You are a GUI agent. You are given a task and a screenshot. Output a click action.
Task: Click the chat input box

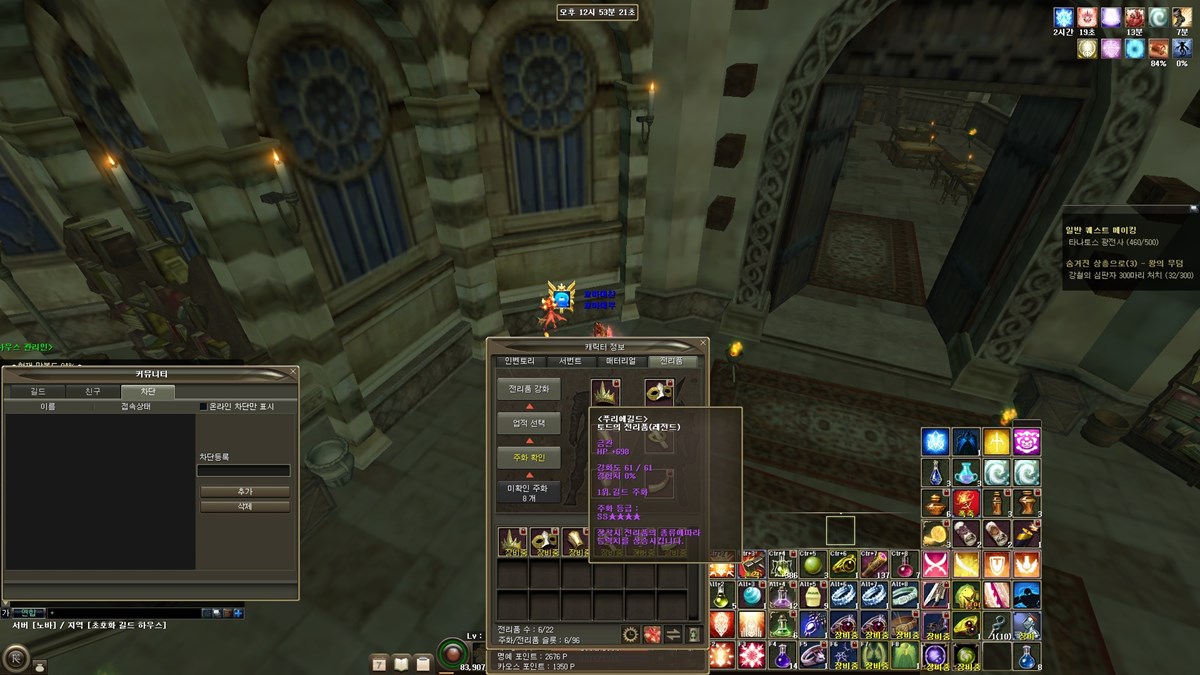coord(120,612)
